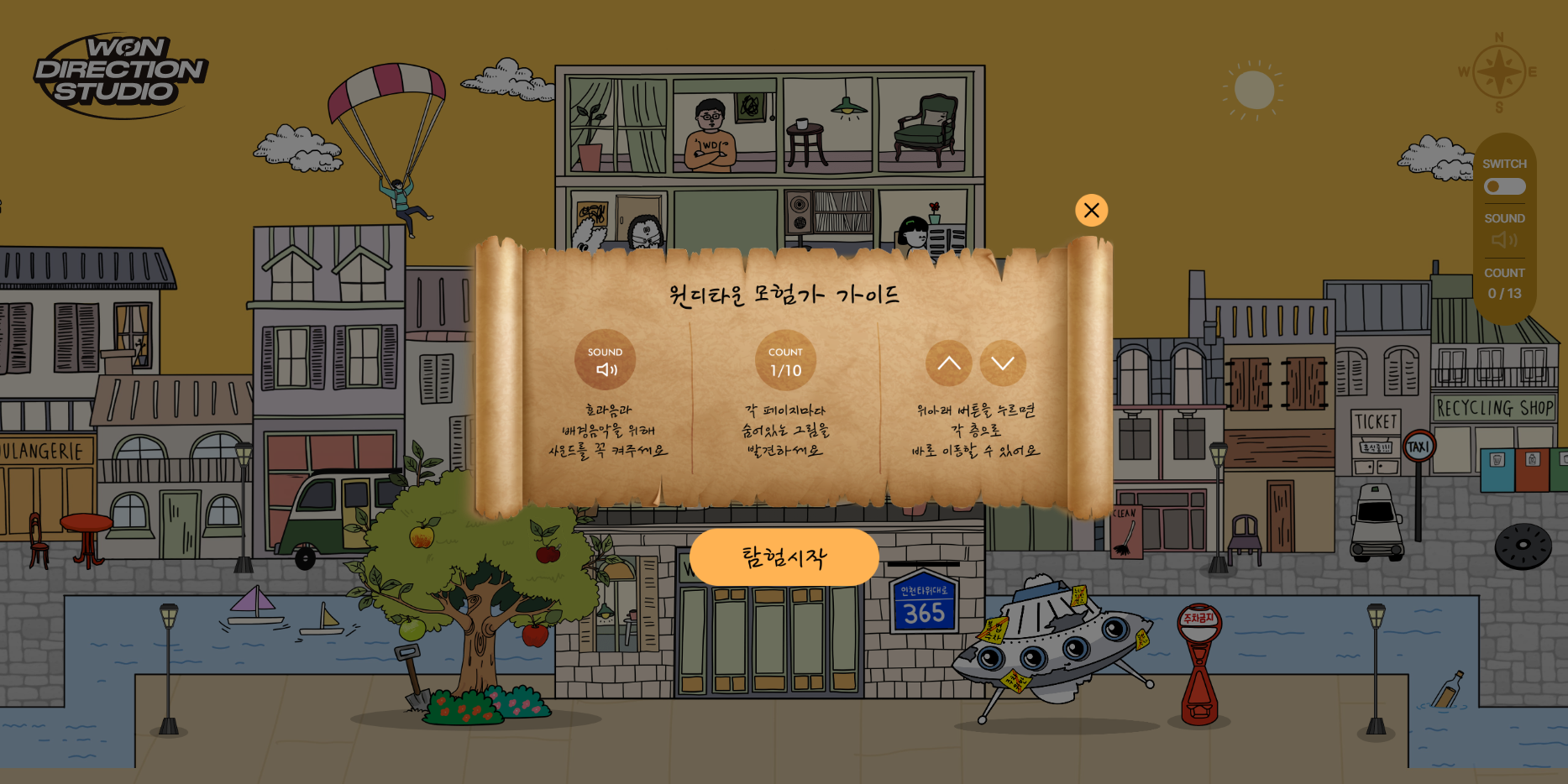The width and height of the screenshot is (1568, 784).
Task: Start the exploration with the 탐험시작 button
Action: click(x=784, y=557)
